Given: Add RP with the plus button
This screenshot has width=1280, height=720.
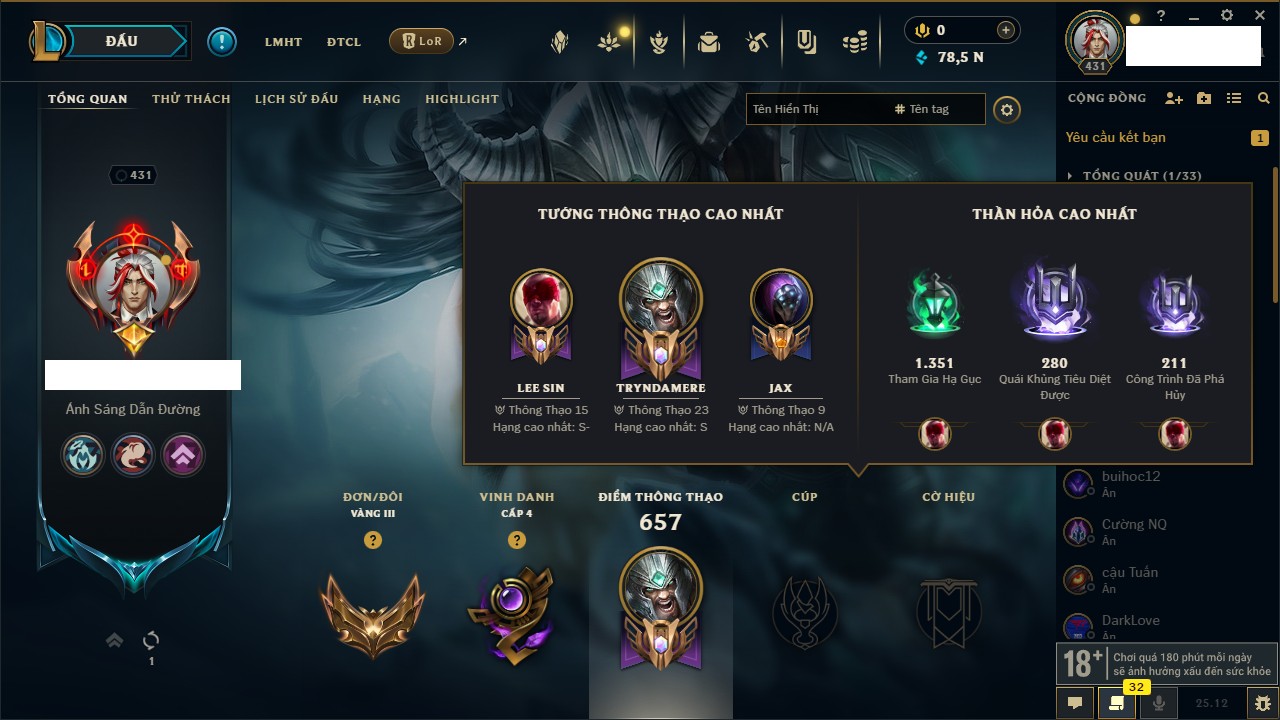Looking at the screenshot, I should [1005, 30].
